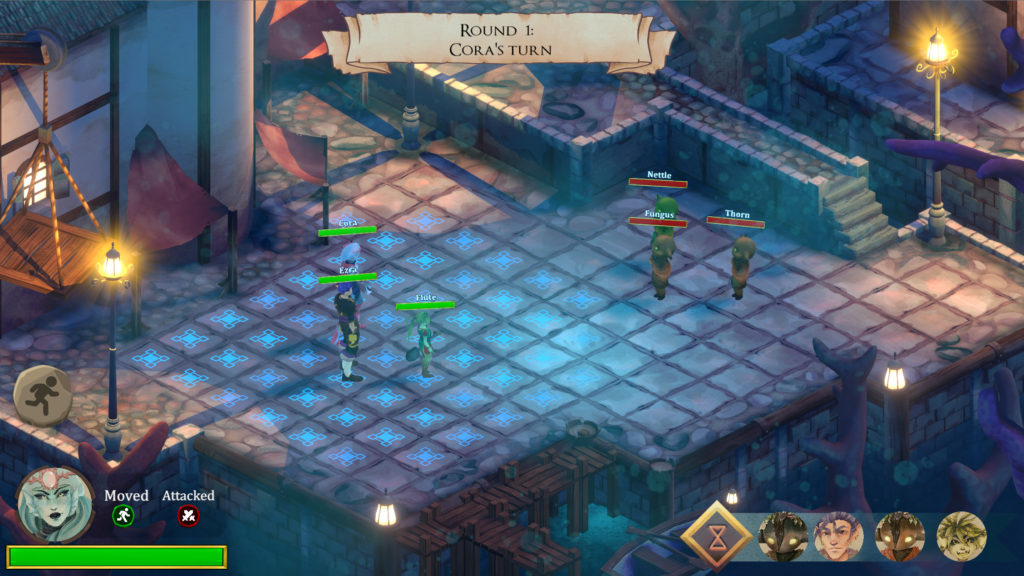The width and height of the screenshot is (1024, 576).
Task: Select Cora's character portrait
Action: (x=54, y=504)
